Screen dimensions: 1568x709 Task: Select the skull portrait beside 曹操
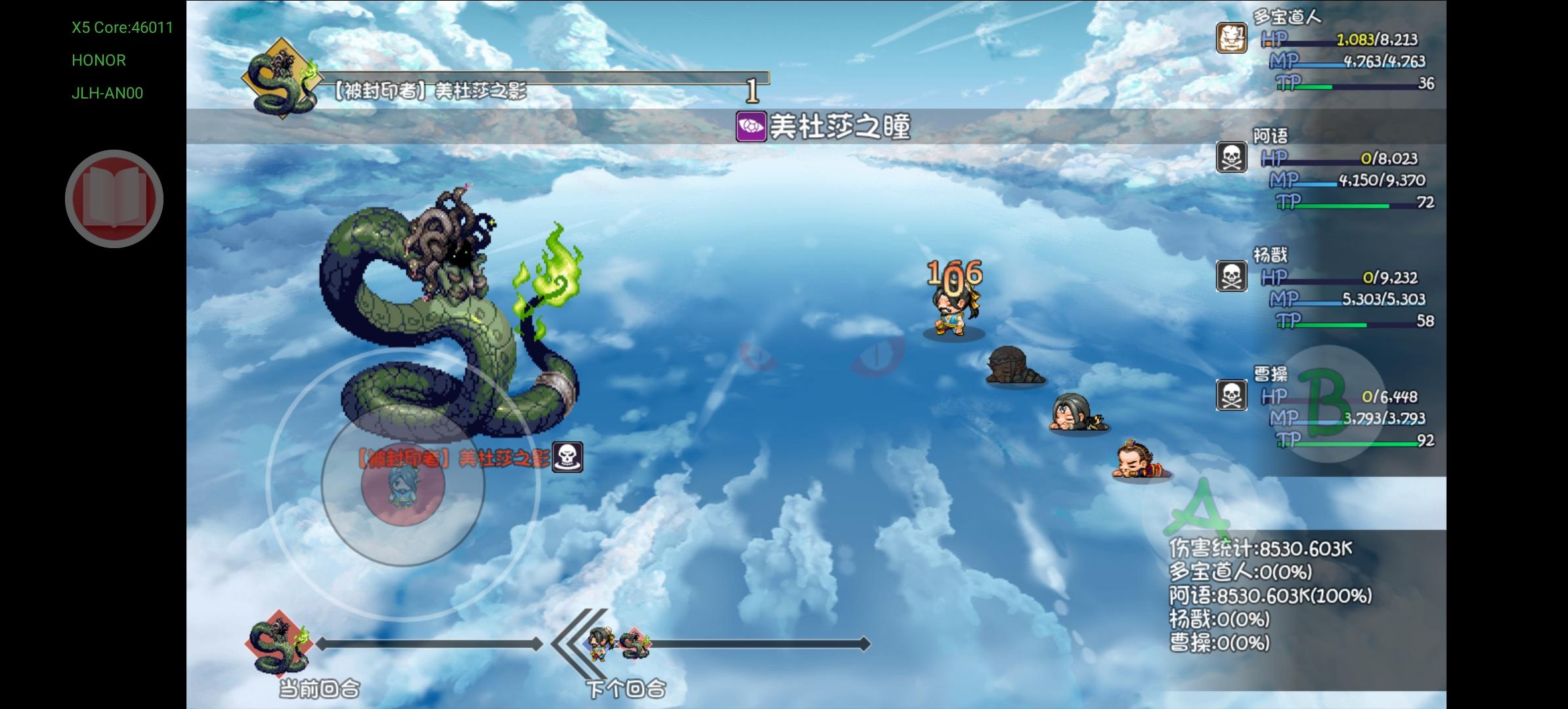1231,396
